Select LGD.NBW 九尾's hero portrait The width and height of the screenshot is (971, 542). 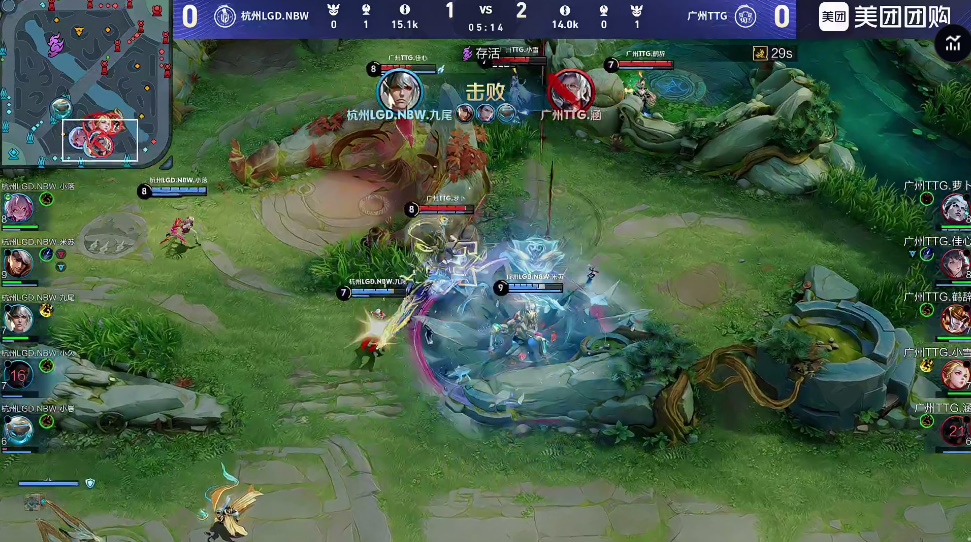[18, 319]
